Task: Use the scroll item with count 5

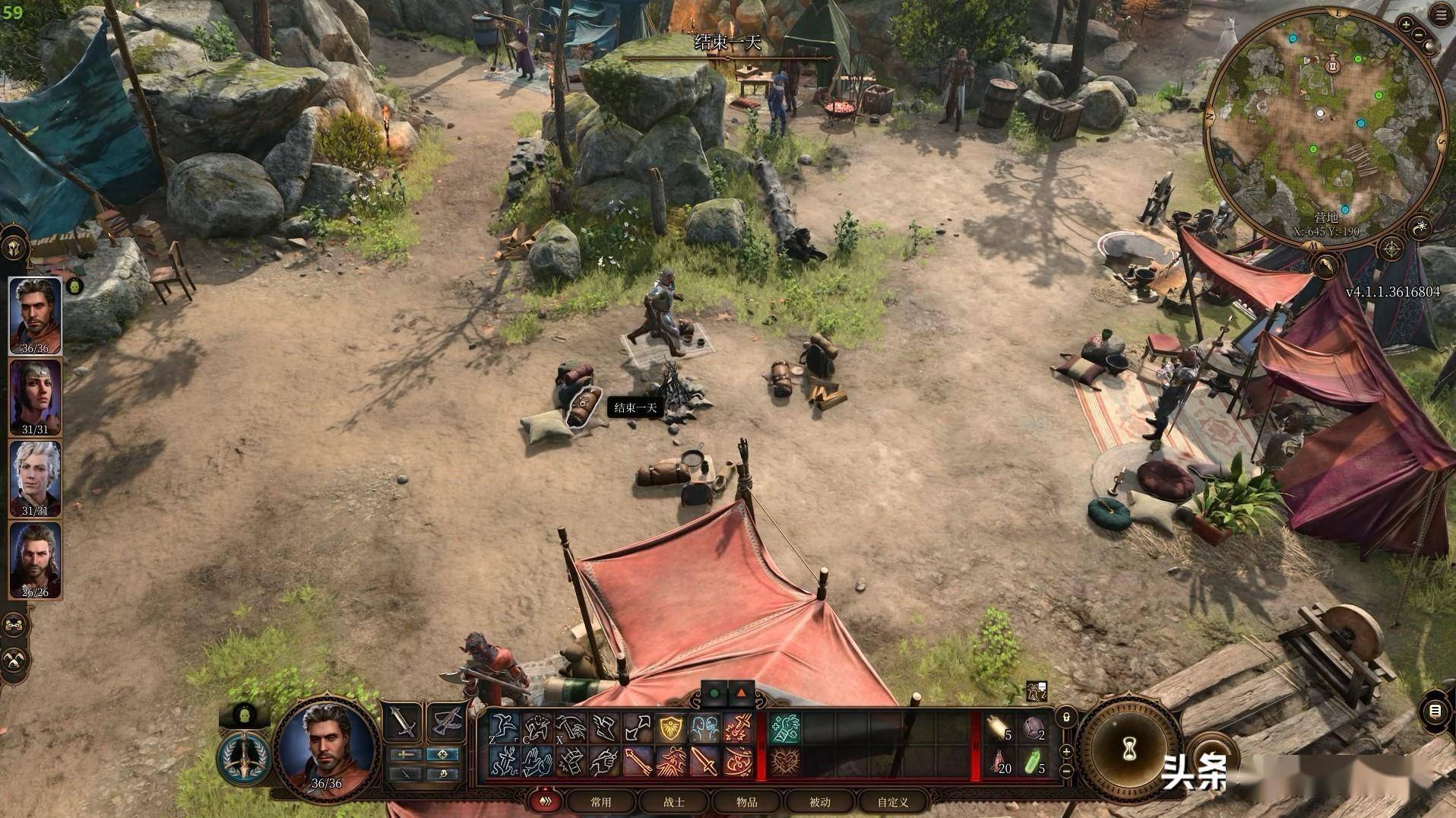Action: point(999,729)
